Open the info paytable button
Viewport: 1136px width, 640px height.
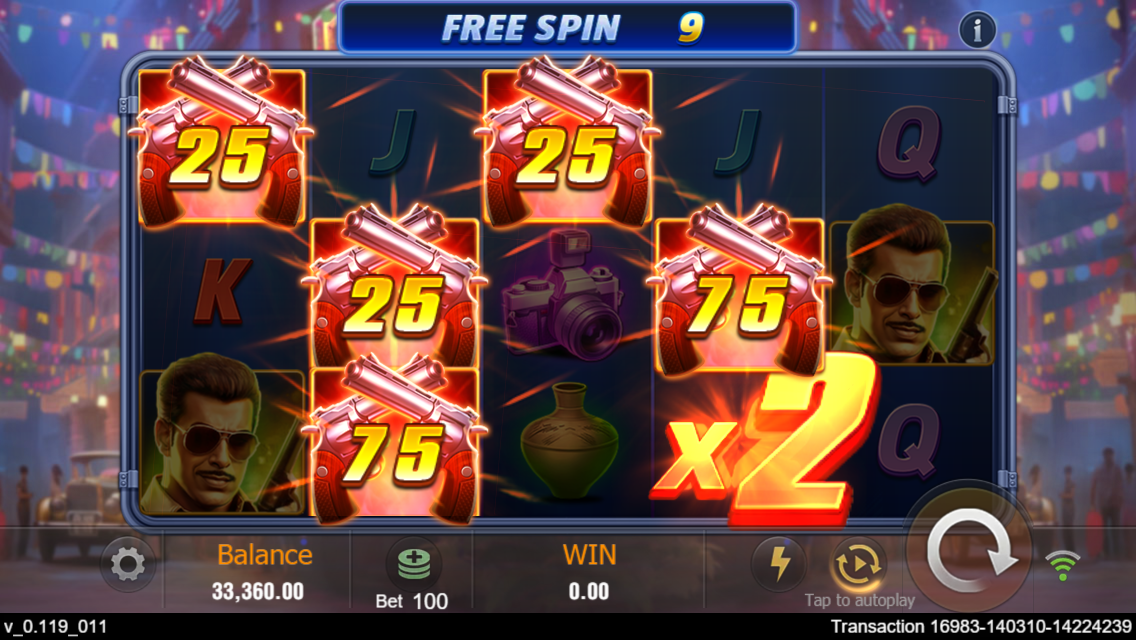point(977,31)
